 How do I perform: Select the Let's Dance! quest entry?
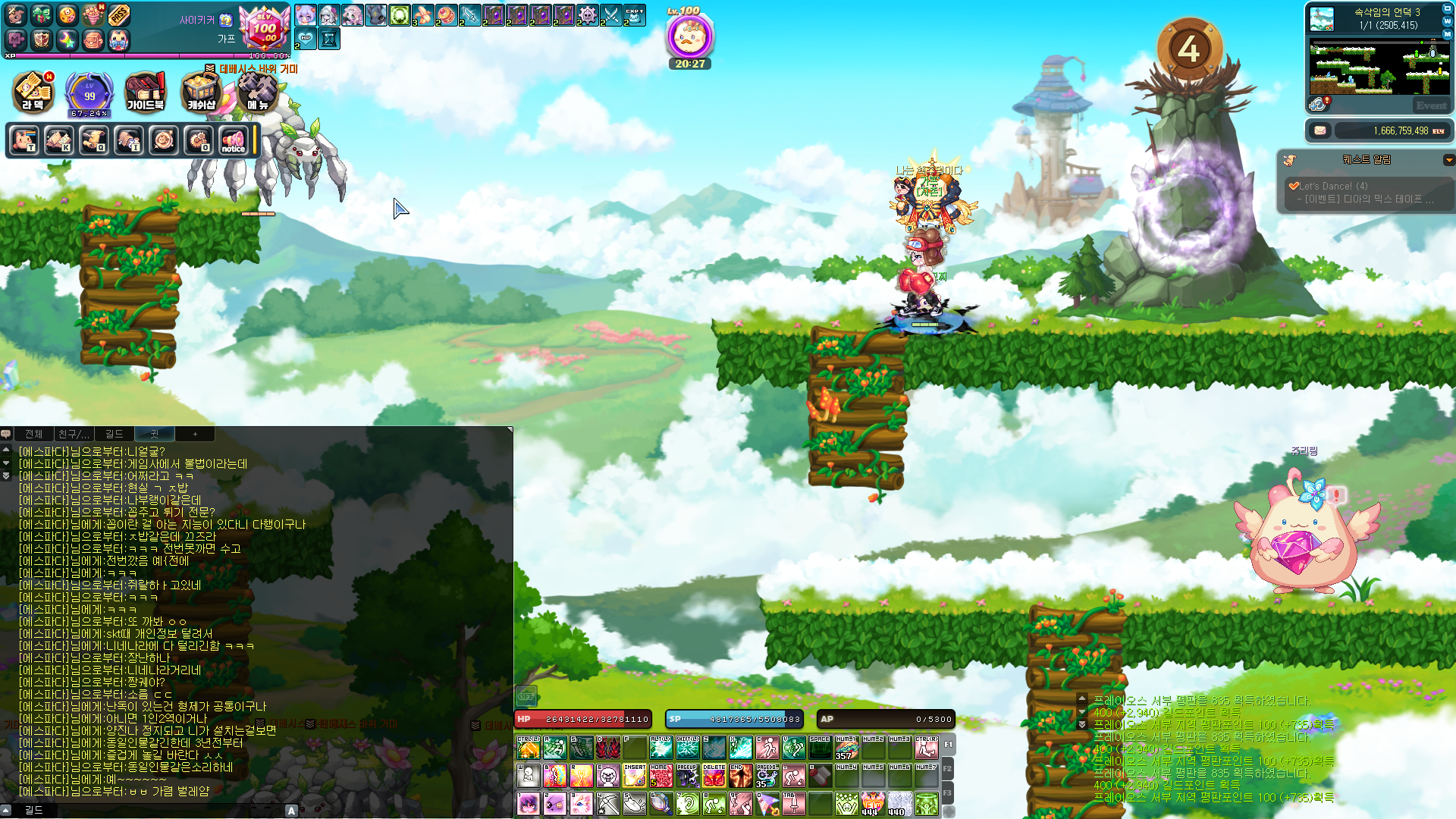tap(1333, 186)
